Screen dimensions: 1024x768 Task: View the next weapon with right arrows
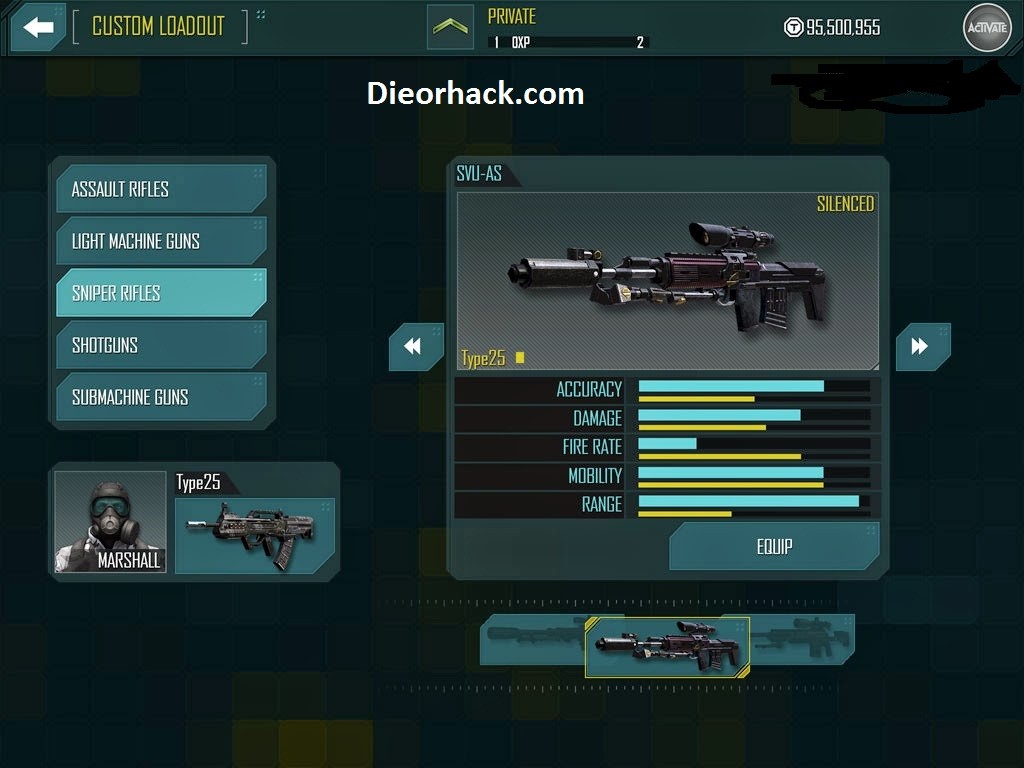pos(922,347)
